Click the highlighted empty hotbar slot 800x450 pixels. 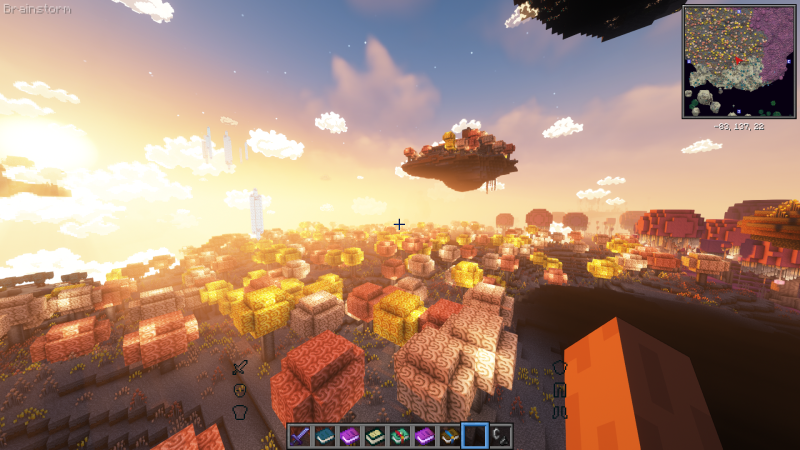(475, 436)
